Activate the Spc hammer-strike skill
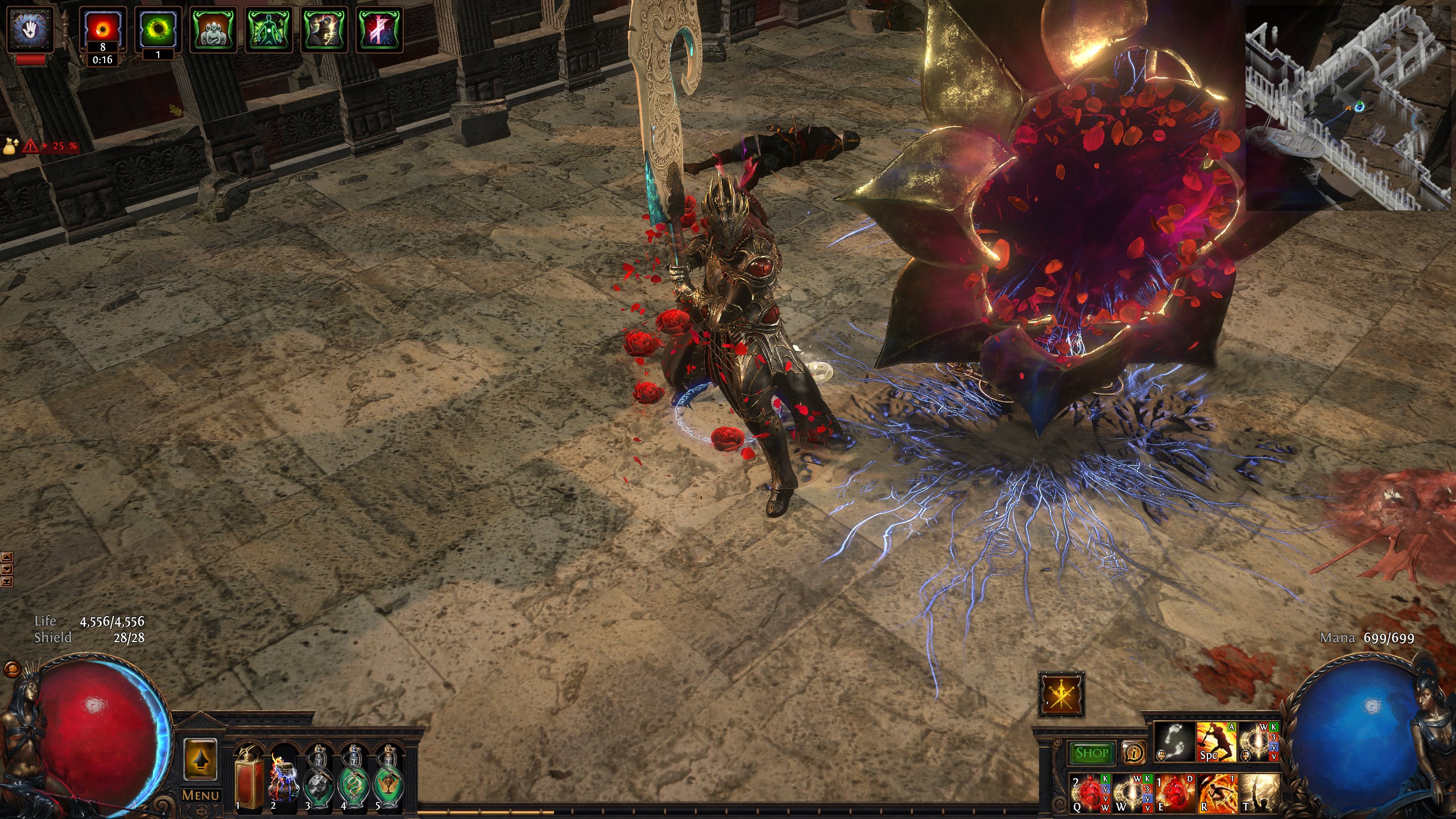Viewport: 1456px width, 819px height. coord(1216,742)
